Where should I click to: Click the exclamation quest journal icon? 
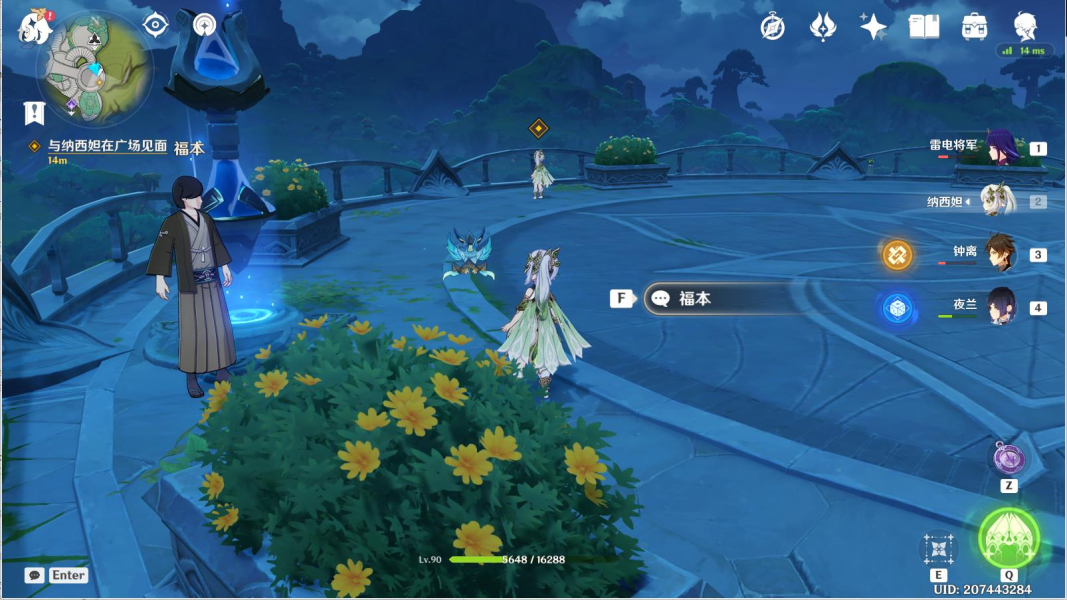click(35, 112)
